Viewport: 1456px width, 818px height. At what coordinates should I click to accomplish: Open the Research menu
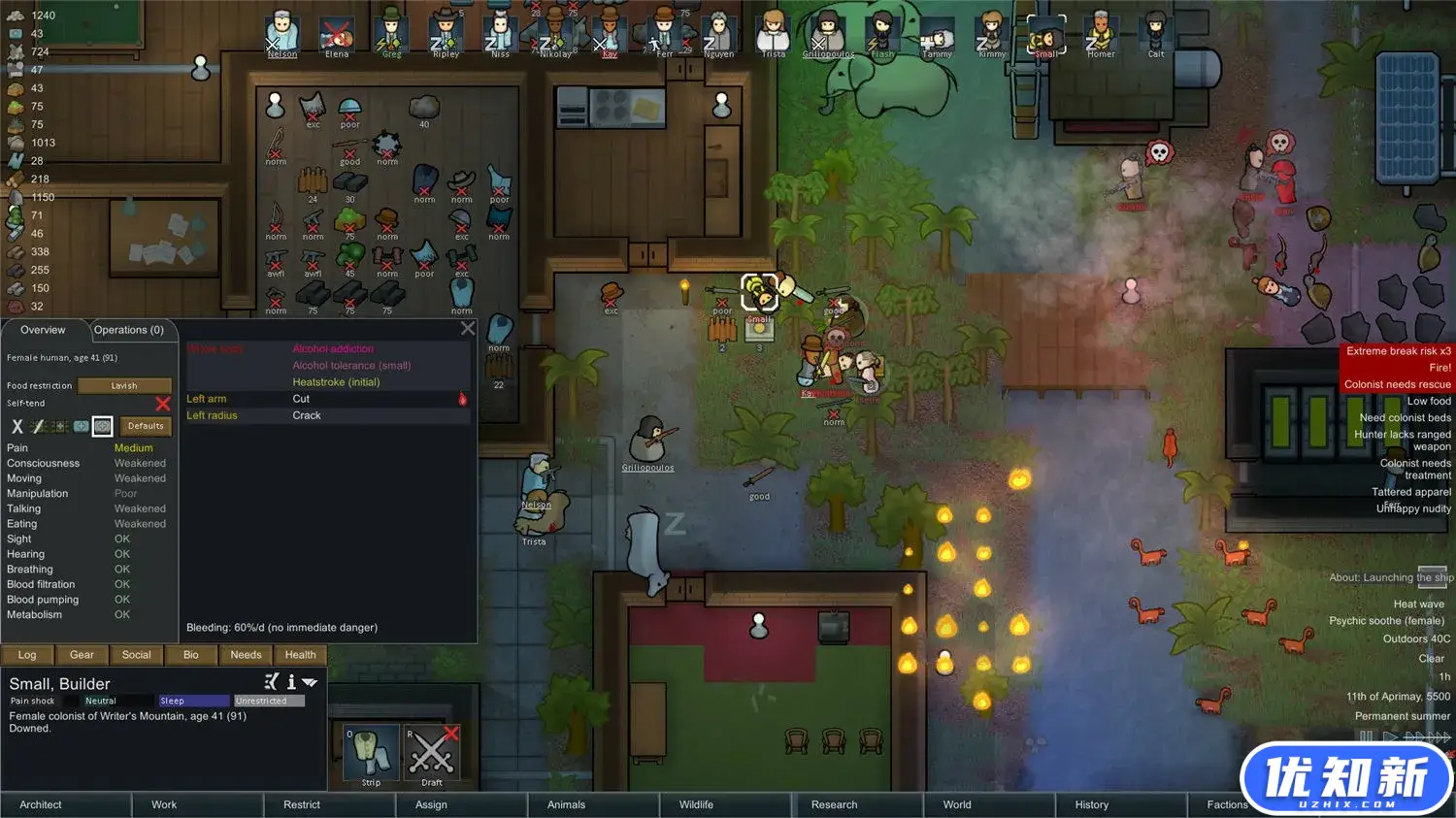(834, 804)
